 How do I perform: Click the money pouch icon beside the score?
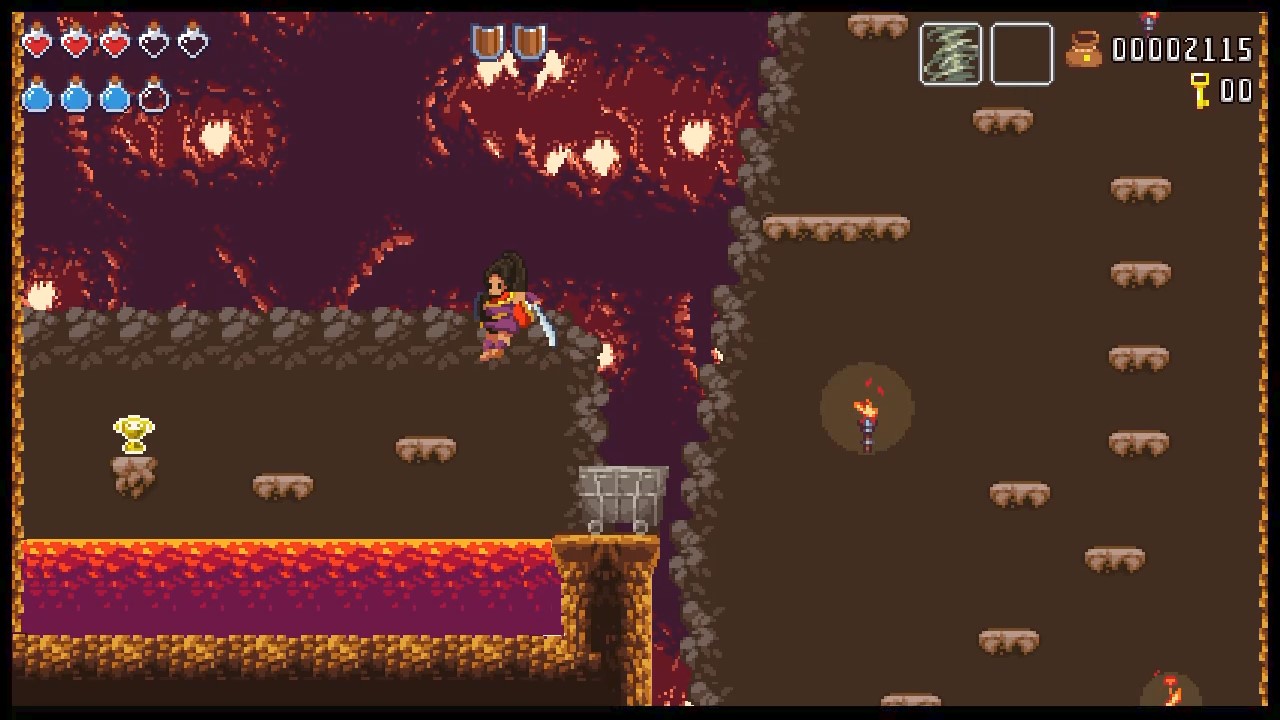1085,50
